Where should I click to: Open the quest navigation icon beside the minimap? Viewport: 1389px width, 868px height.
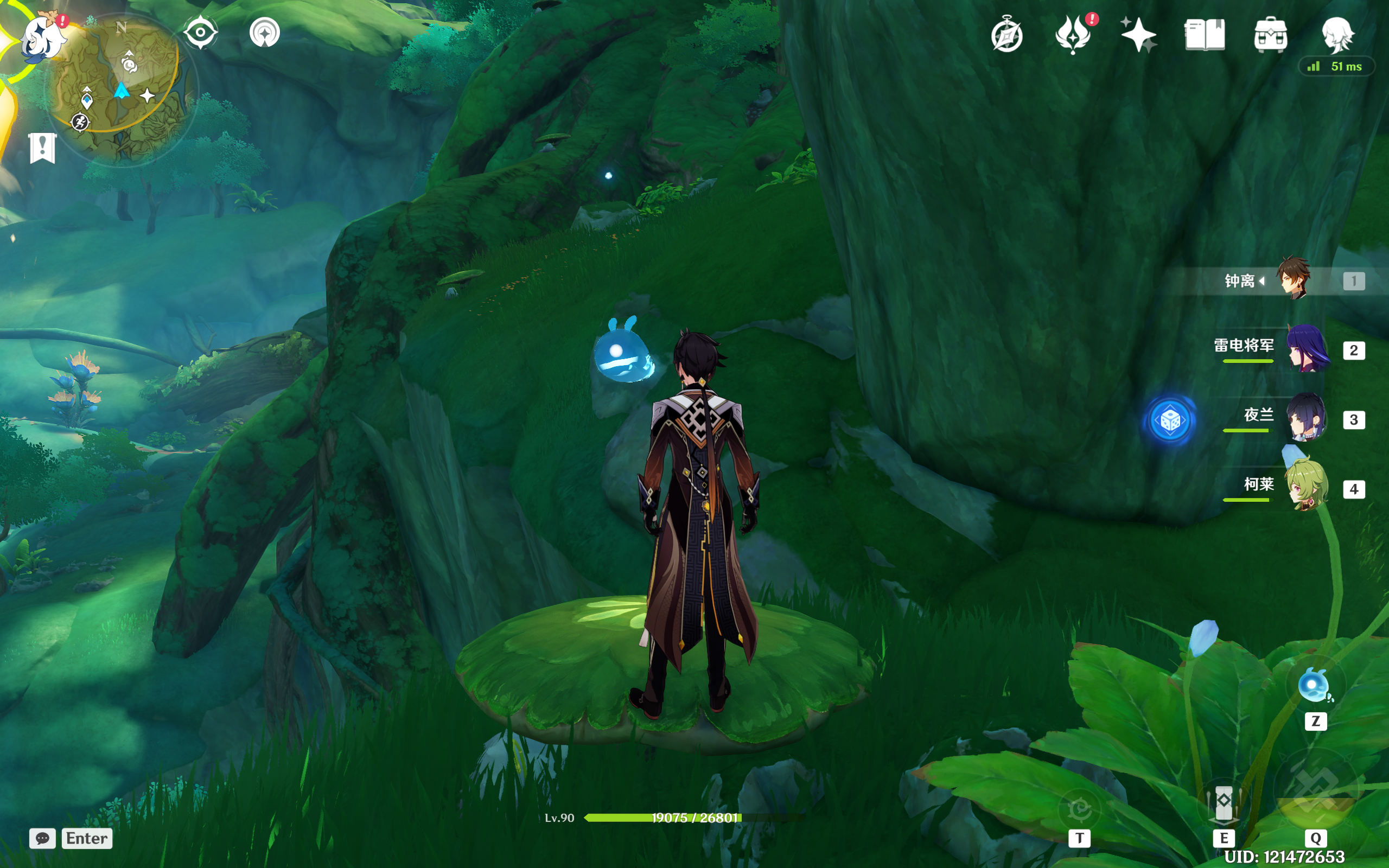(x=265, y=32)
